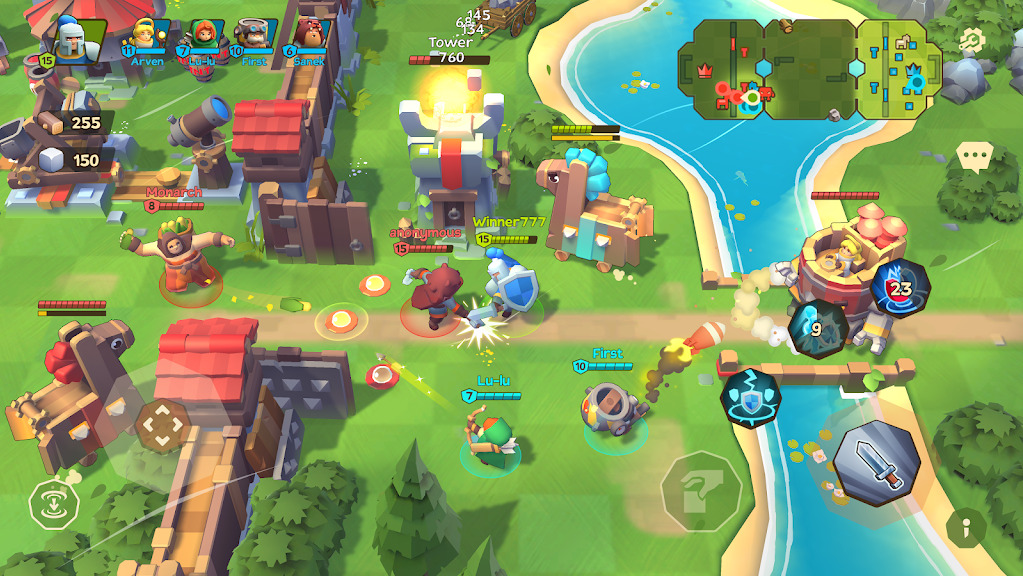Click the battlefield minimap
This screenshot has width=1023, height=576.
pyautogui.click(x=808, y=68)
